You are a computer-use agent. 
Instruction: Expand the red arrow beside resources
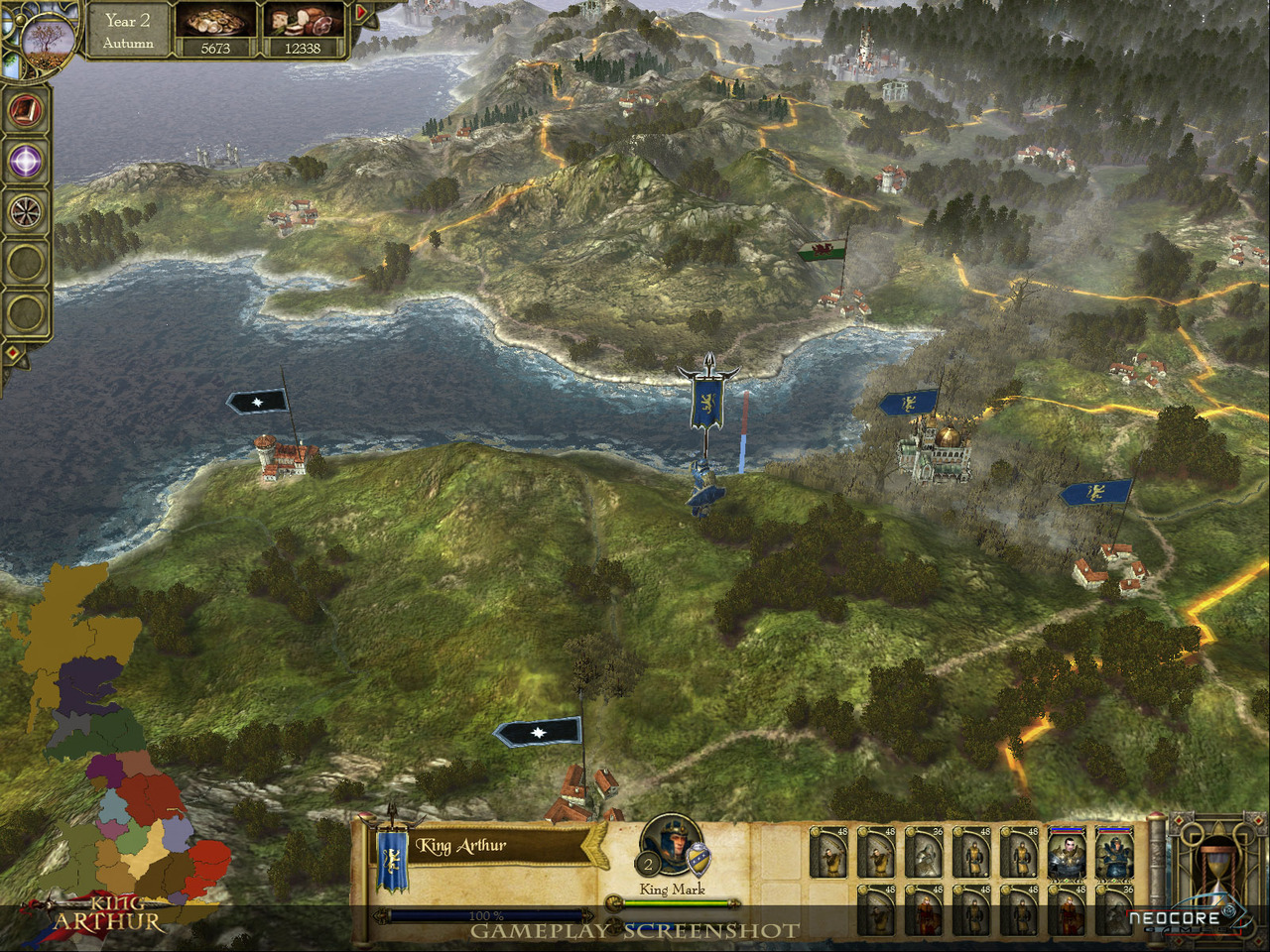[361, 14]
